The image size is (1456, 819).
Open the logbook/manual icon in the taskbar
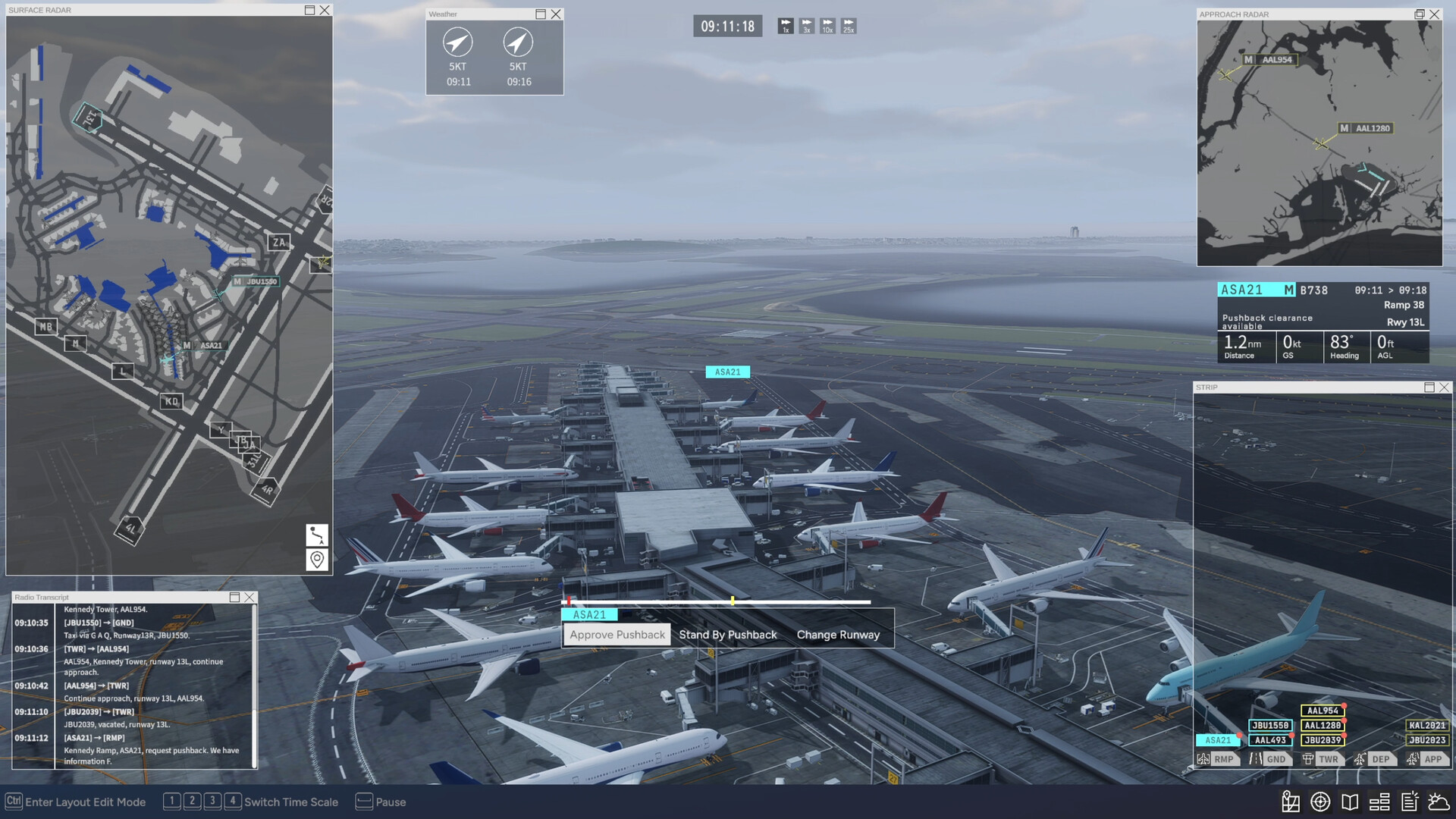tap(1351, 802)
